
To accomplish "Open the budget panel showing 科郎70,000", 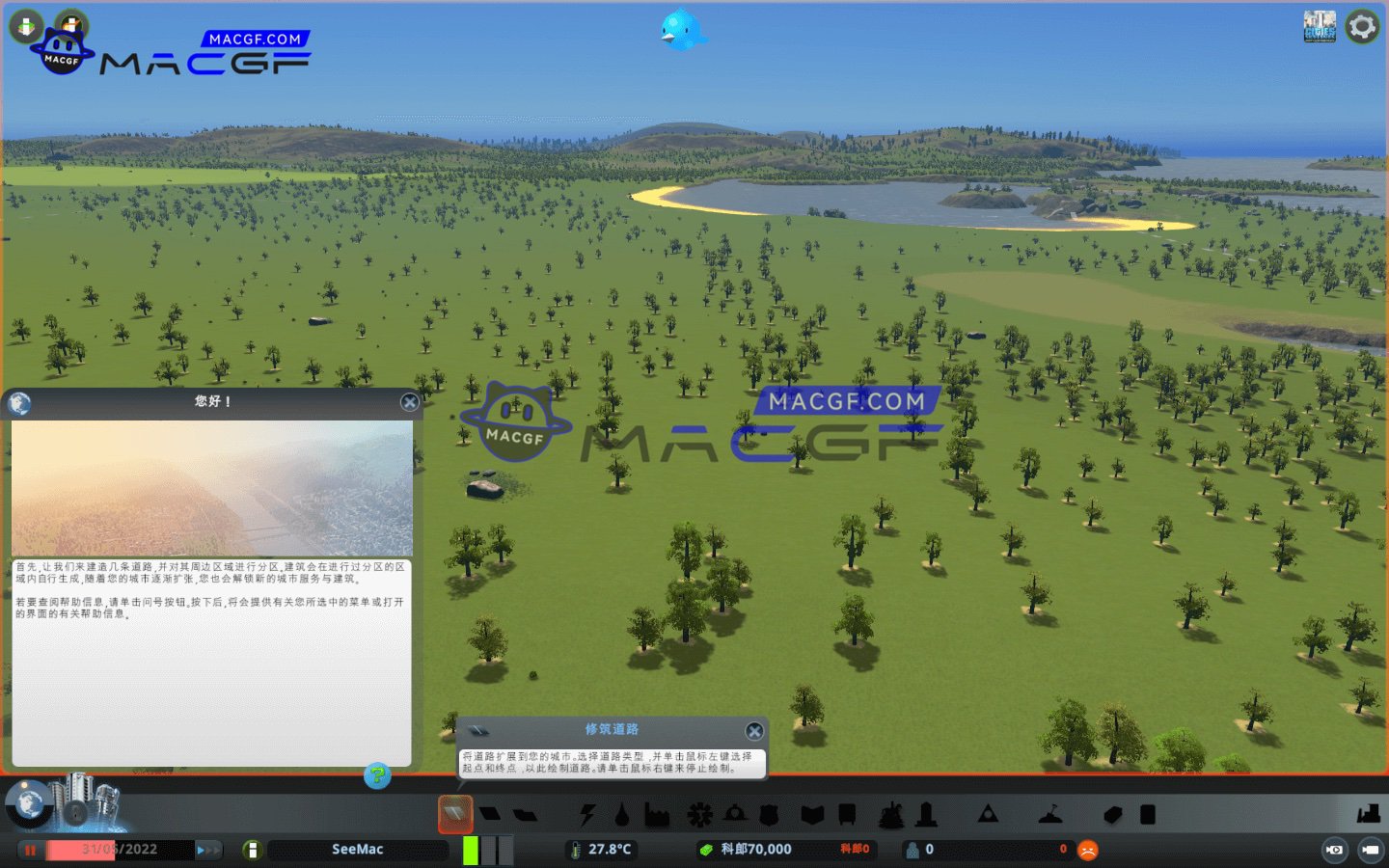I will point(757,850).
